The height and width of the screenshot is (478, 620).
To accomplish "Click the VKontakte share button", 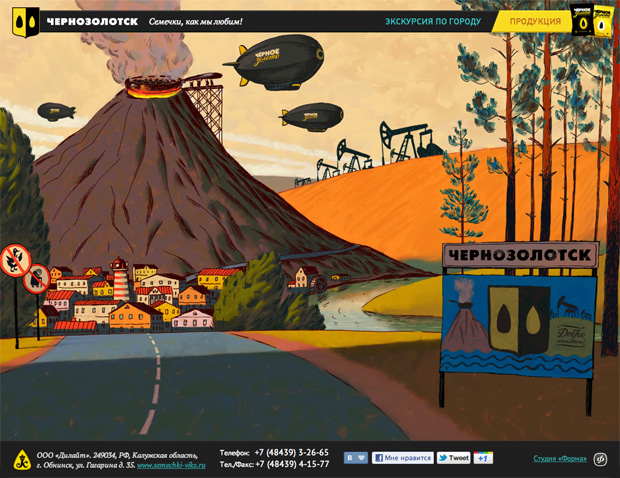I will (x=355, y=458).
